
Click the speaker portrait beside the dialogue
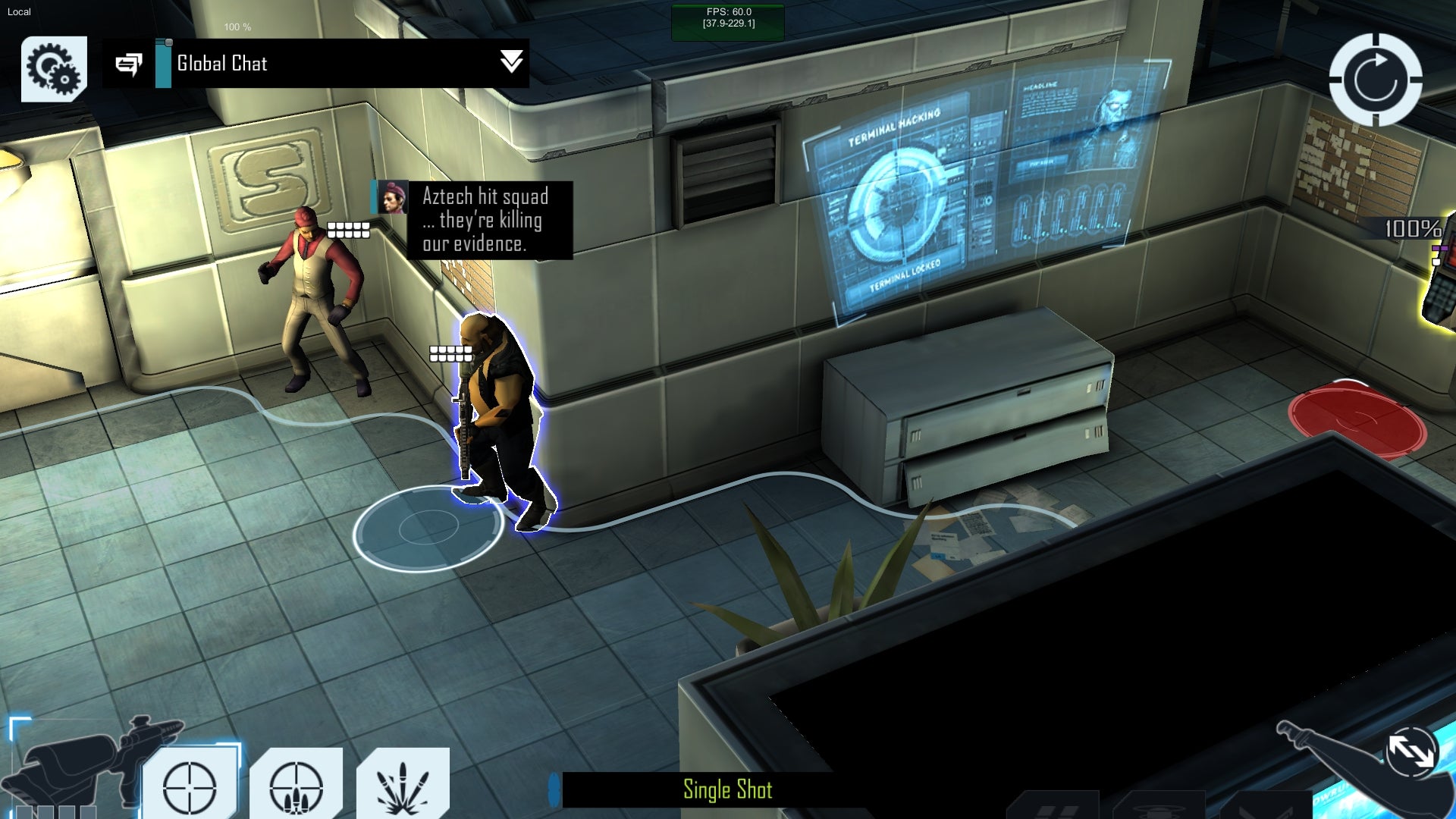pos(392,197)
